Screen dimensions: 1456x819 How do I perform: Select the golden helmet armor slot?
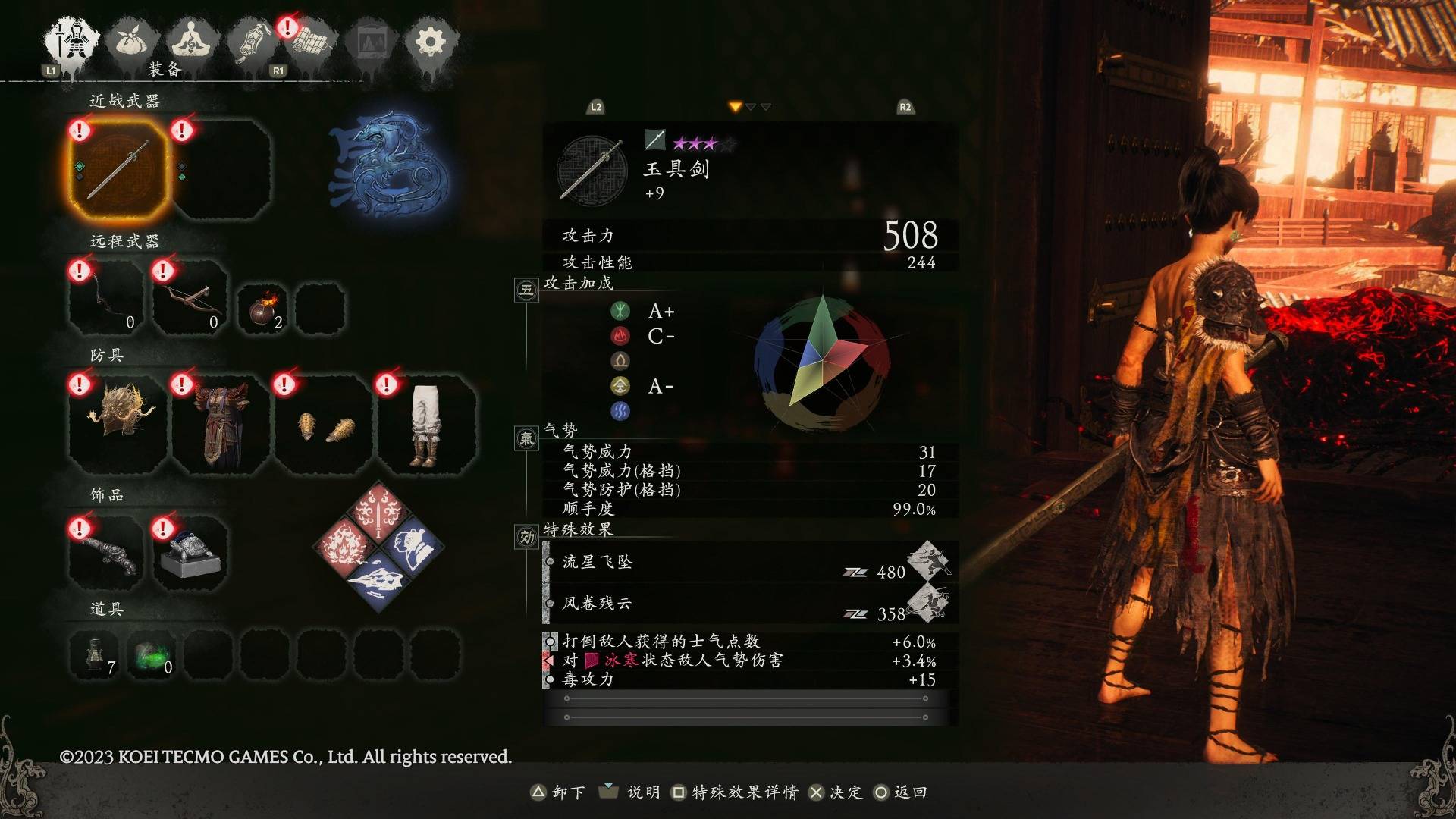point(118,423)
